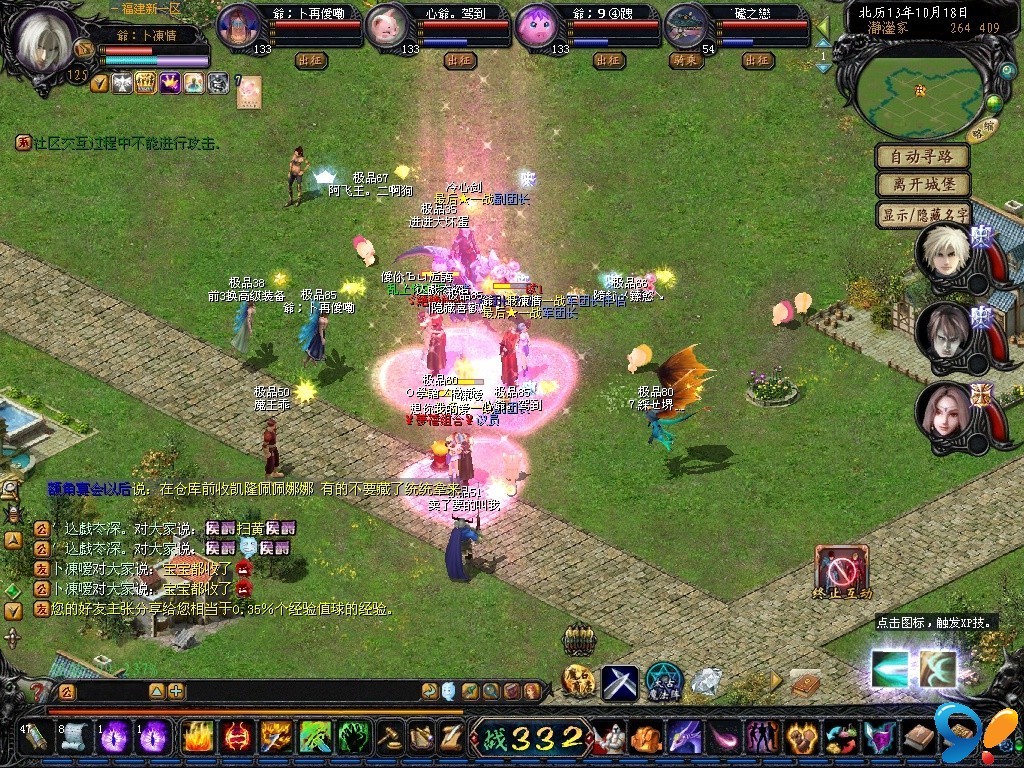Image resolution: width=1024 pixels, height=768 pixels.
Task: Click the 终止互动 stop interaction icon
Action: pos(842,572)
